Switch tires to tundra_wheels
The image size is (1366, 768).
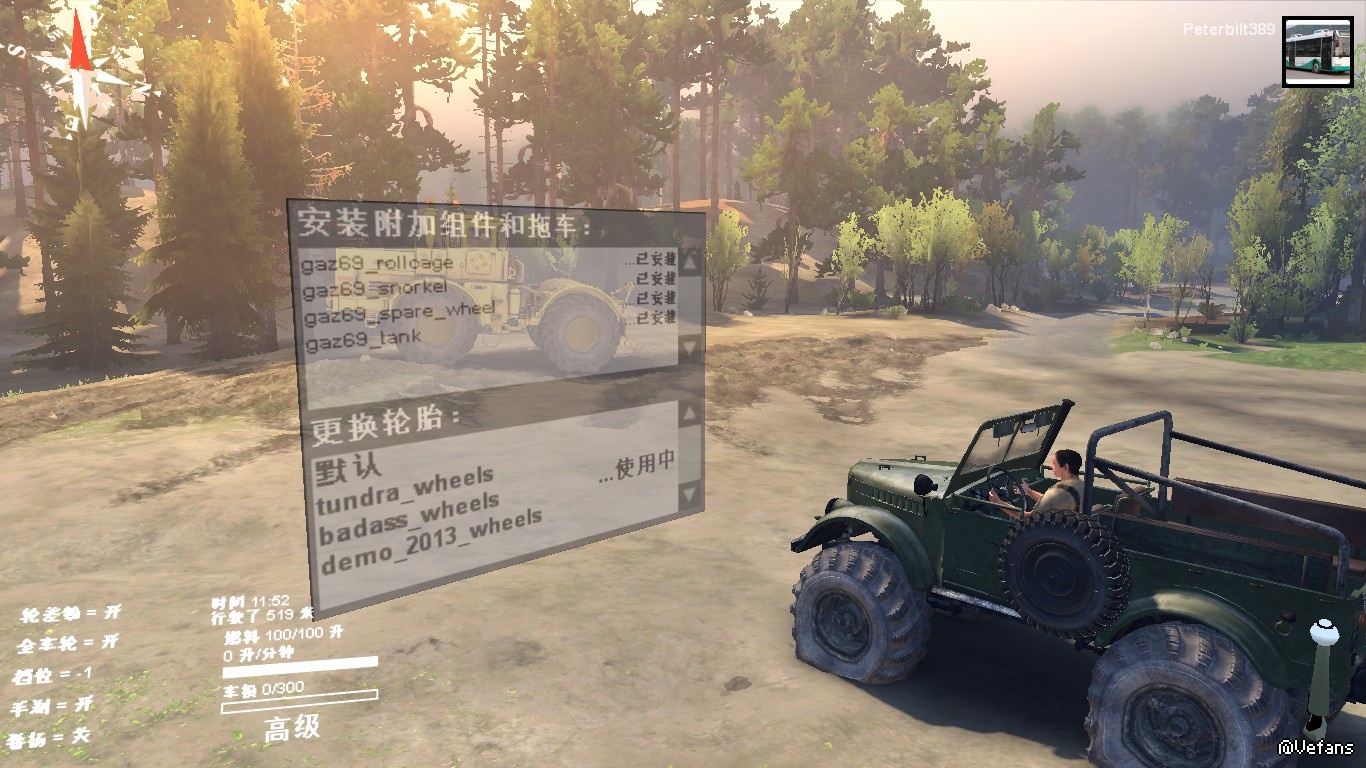pos(405,487)
